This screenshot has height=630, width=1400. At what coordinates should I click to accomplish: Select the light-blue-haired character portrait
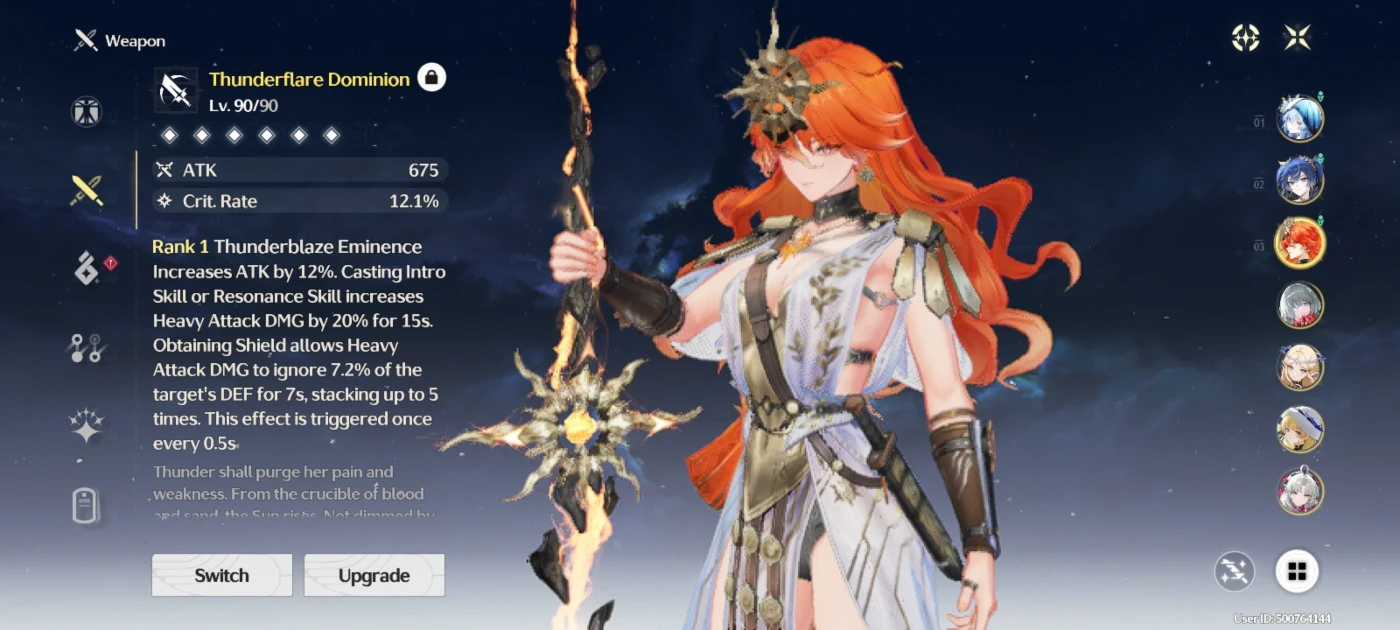click(x=1300, y=119)
